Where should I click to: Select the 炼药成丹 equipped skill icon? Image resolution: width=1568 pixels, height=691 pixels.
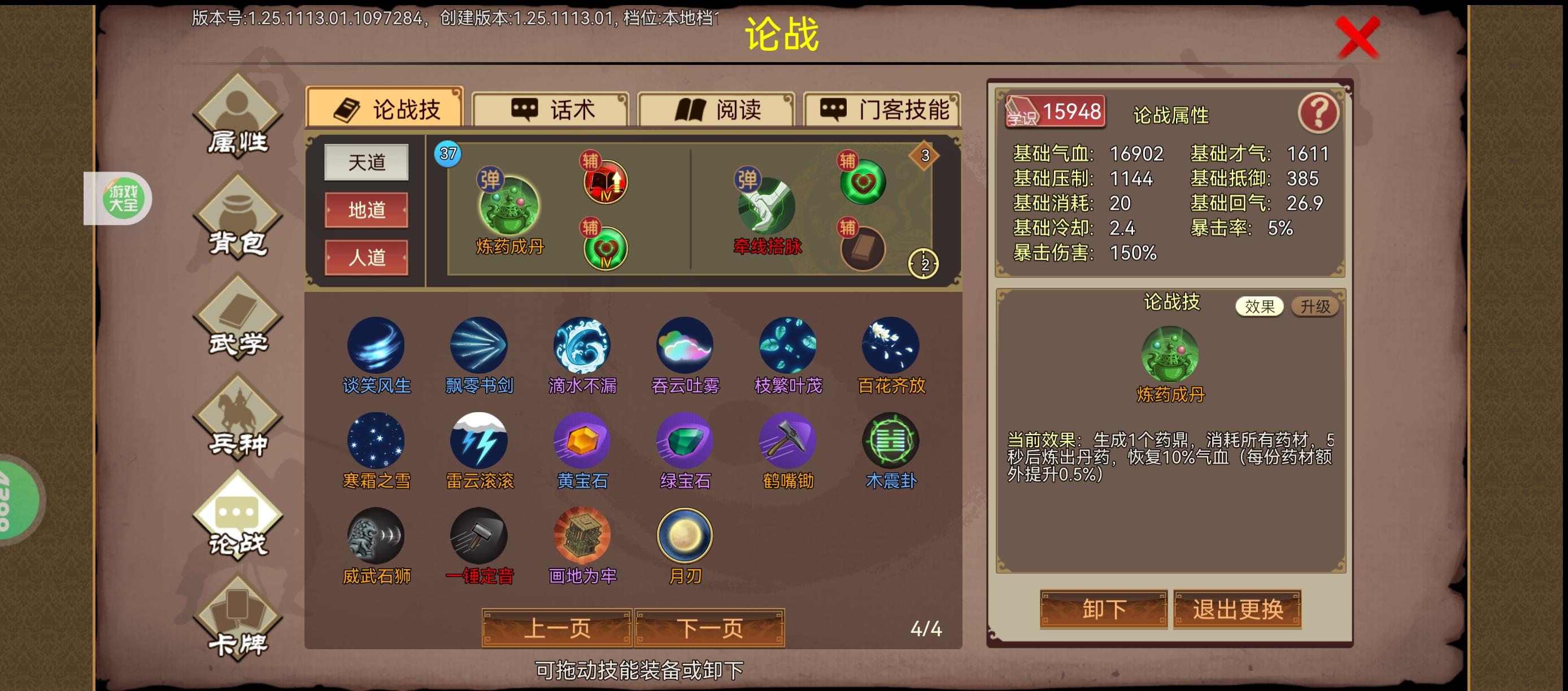[x=510, y=204]
